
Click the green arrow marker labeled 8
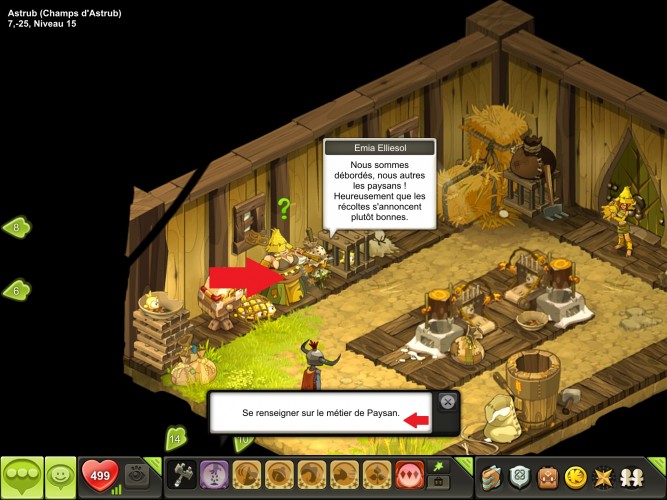pyautogui.click(x=17, y=227)
